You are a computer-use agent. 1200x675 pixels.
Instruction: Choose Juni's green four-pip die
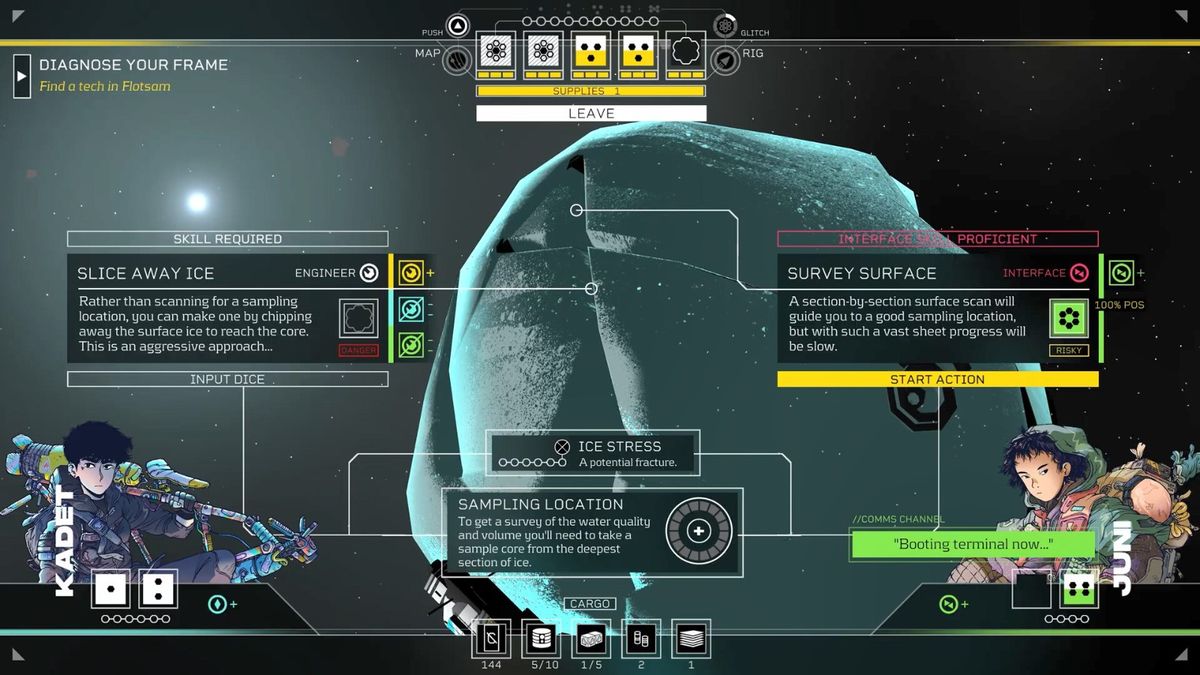click(x=1077, y=589)
